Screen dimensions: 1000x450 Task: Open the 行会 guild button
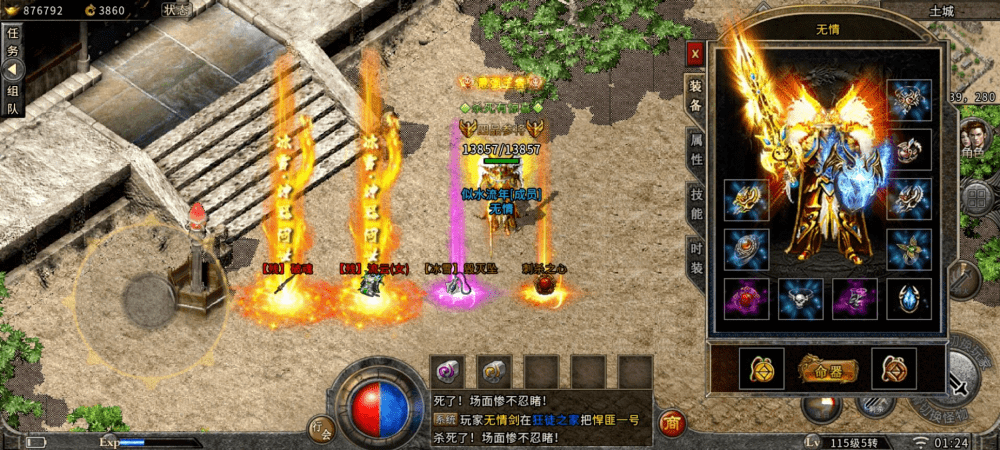(320, 428)
